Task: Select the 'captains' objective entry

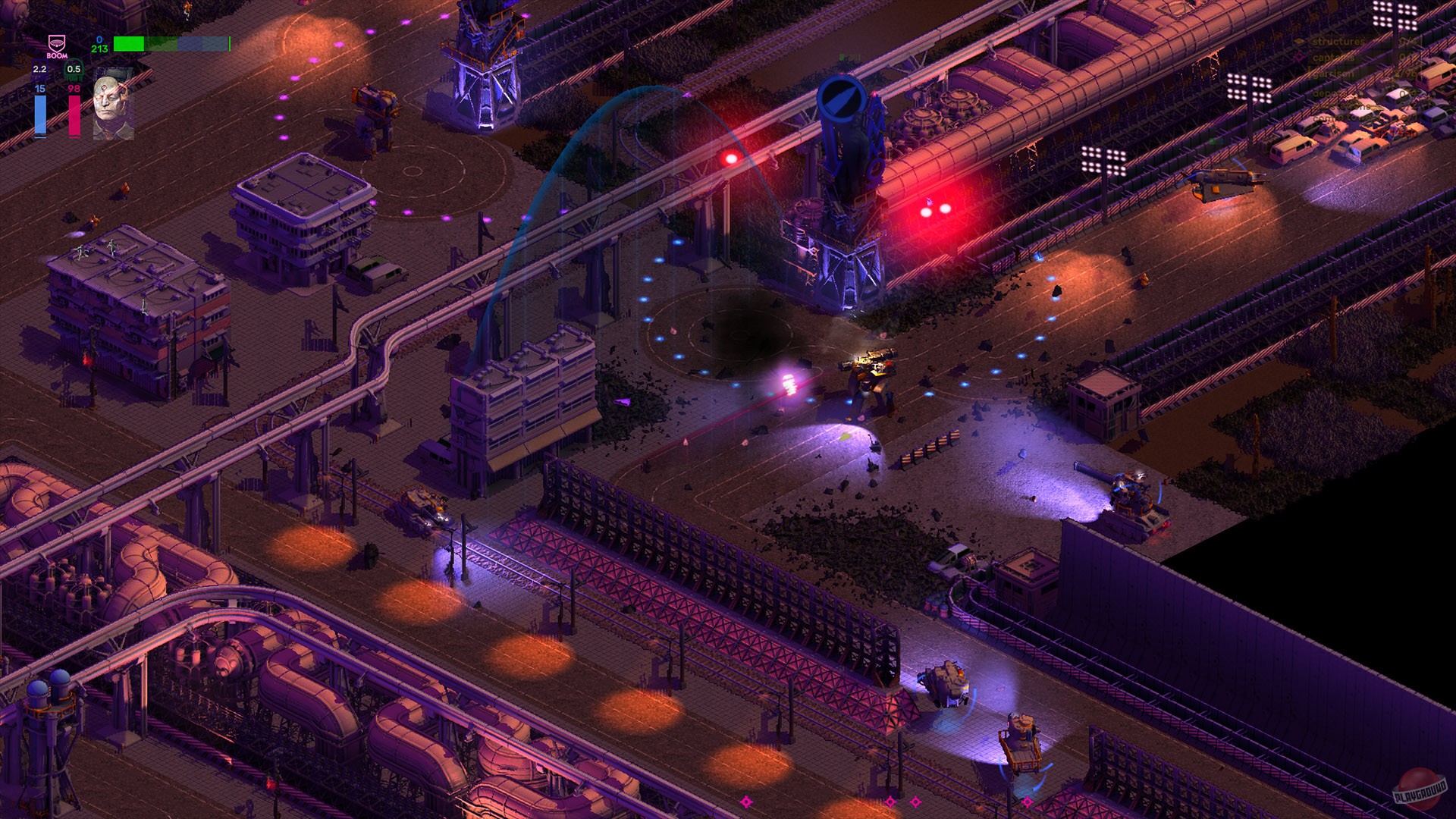Action: (1334, 58)
